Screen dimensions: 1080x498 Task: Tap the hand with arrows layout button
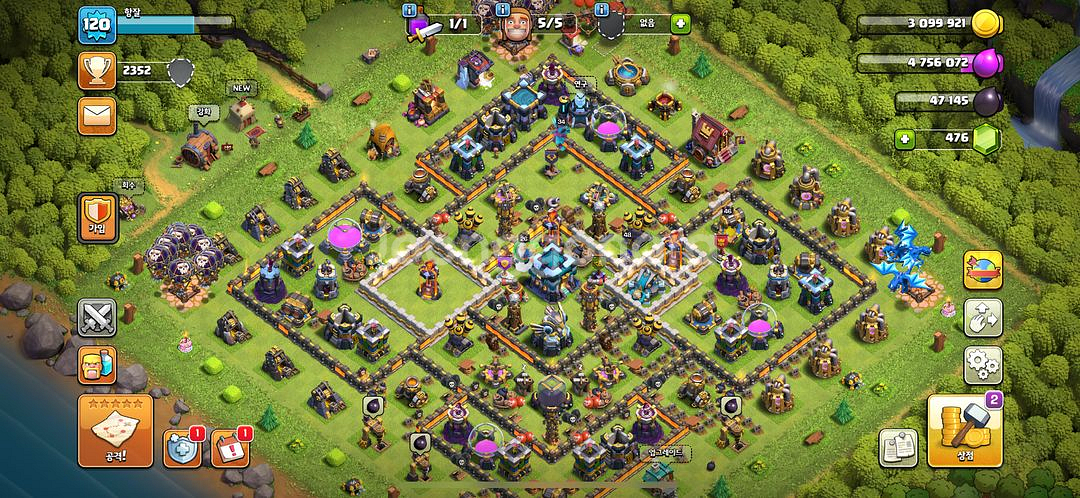tap(983, 318)
